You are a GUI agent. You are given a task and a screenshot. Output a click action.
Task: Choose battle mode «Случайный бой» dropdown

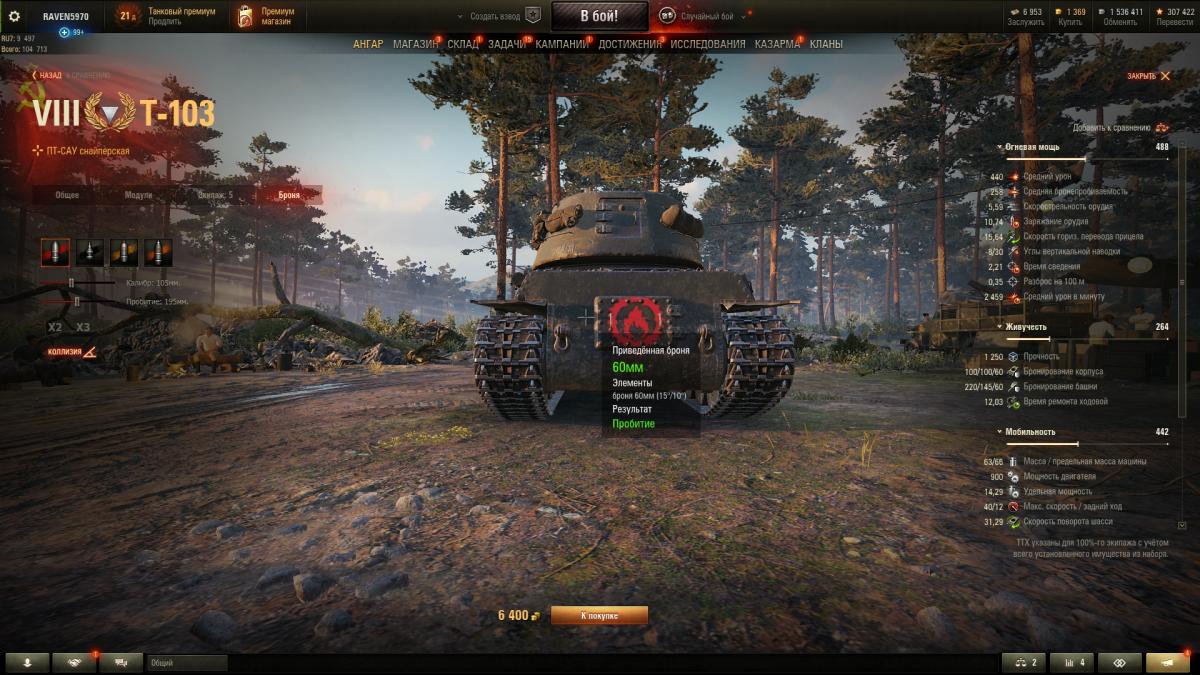tap(707, 16)
